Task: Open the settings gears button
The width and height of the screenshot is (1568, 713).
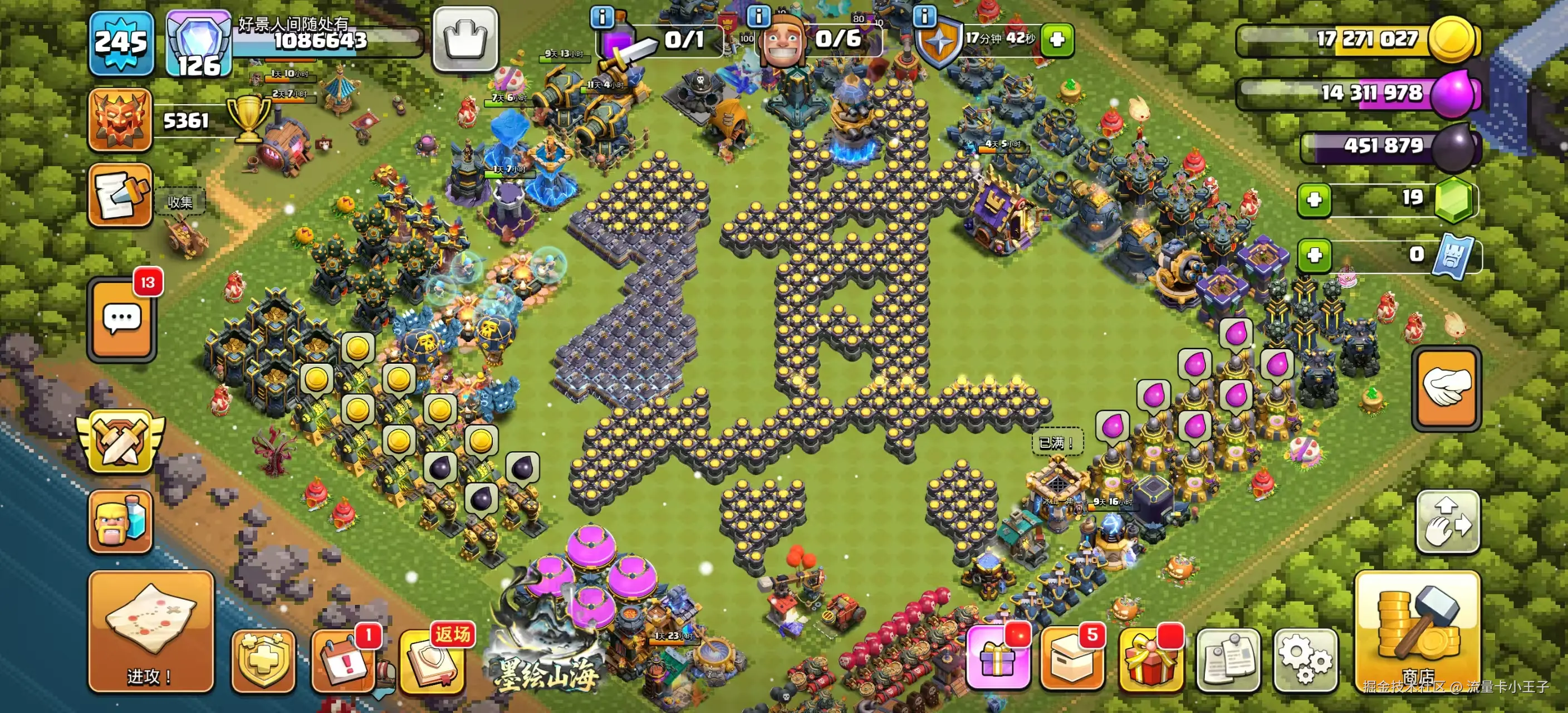Action: tap(1305, 660)
